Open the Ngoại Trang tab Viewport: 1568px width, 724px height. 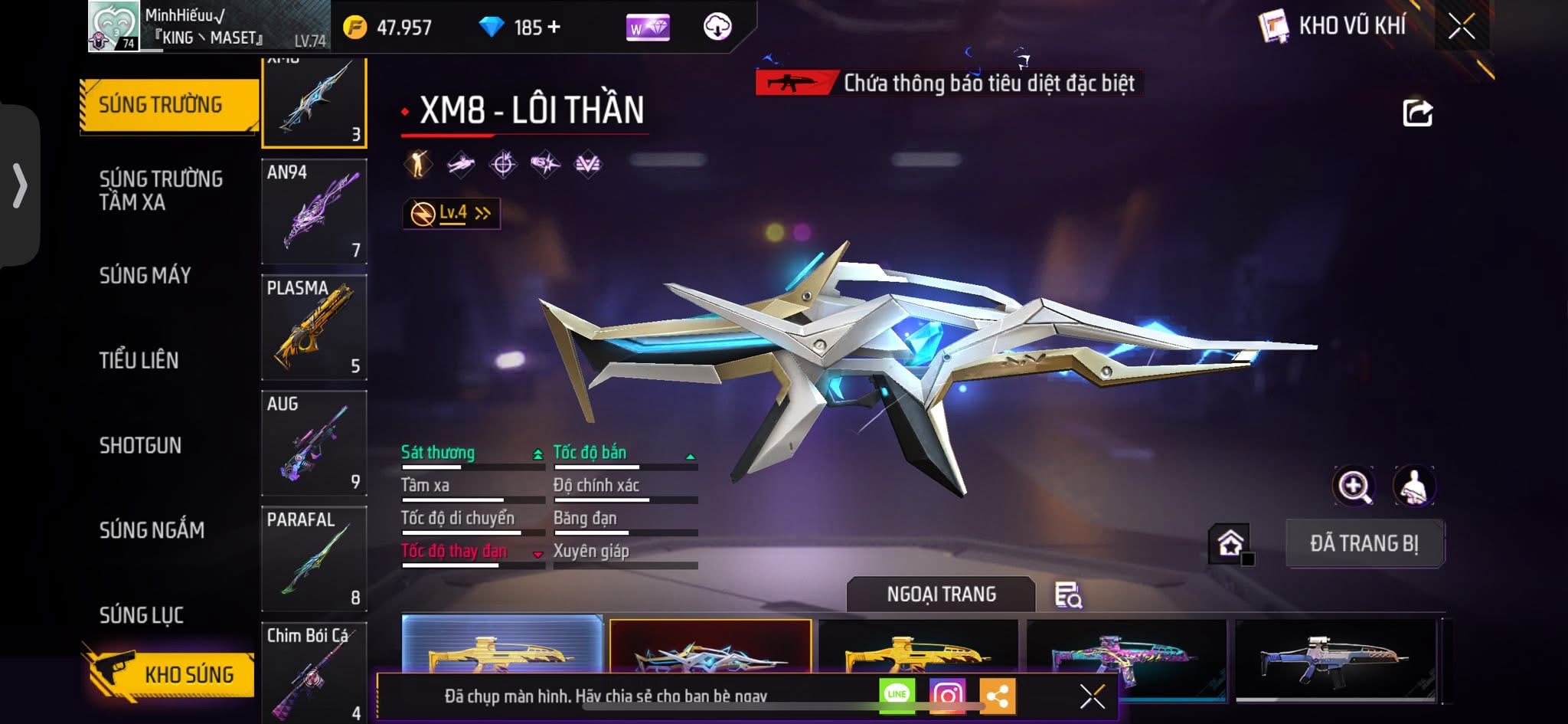point(941,595)
